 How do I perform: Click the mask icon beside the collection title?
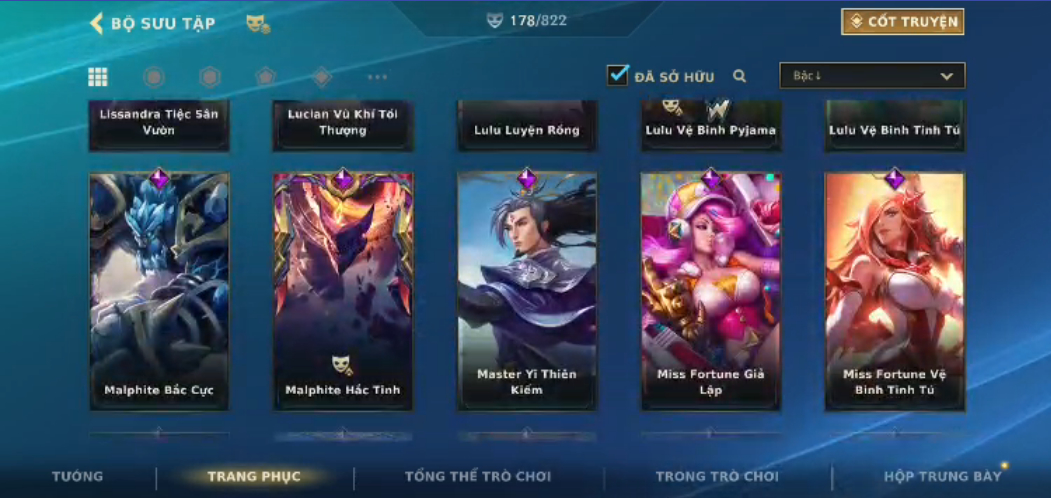pos(257,23)
